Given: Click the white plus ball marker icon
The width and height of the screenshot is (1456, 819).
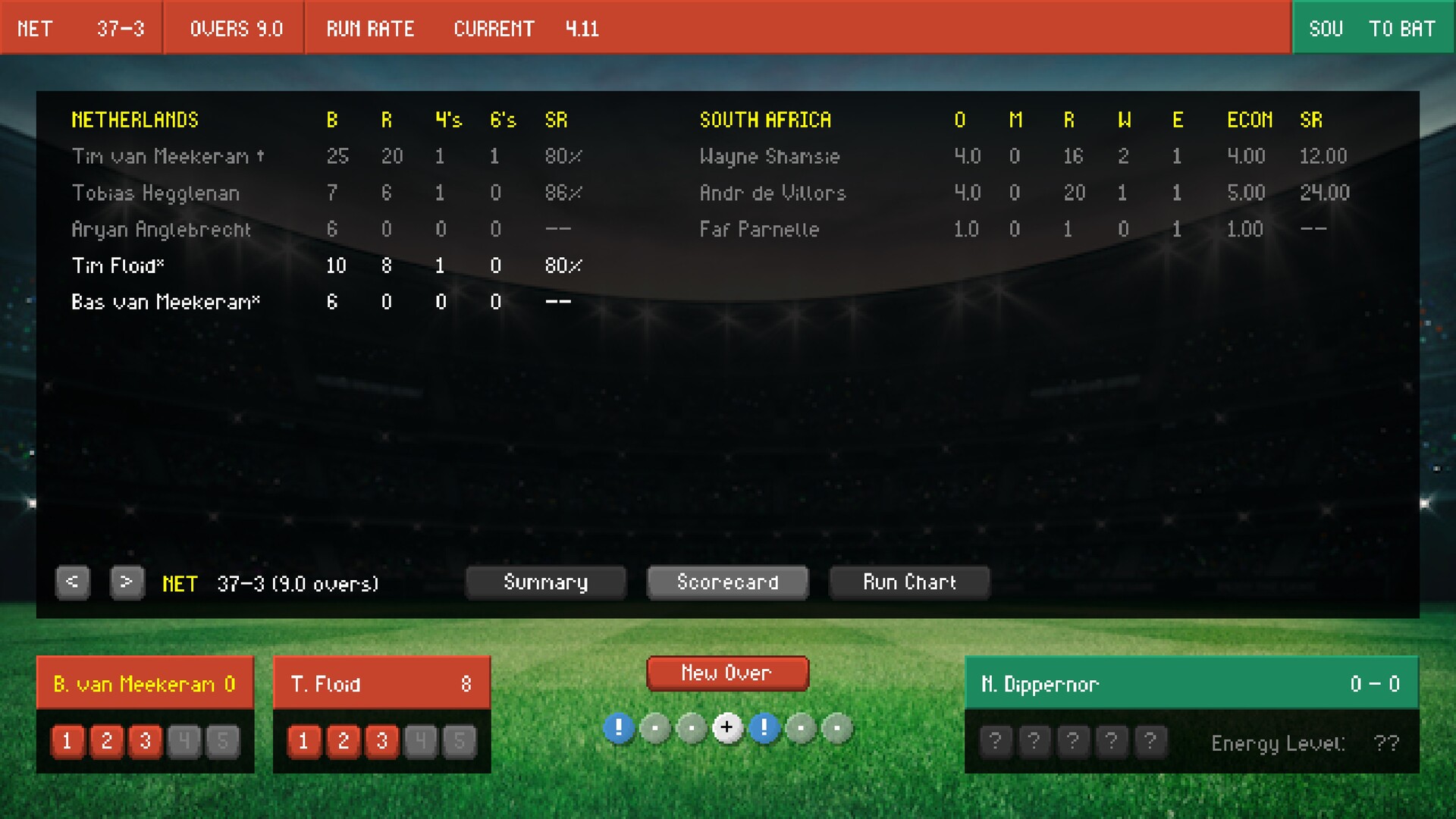Looking at the screenshot, I should click(x=729, y=728).
